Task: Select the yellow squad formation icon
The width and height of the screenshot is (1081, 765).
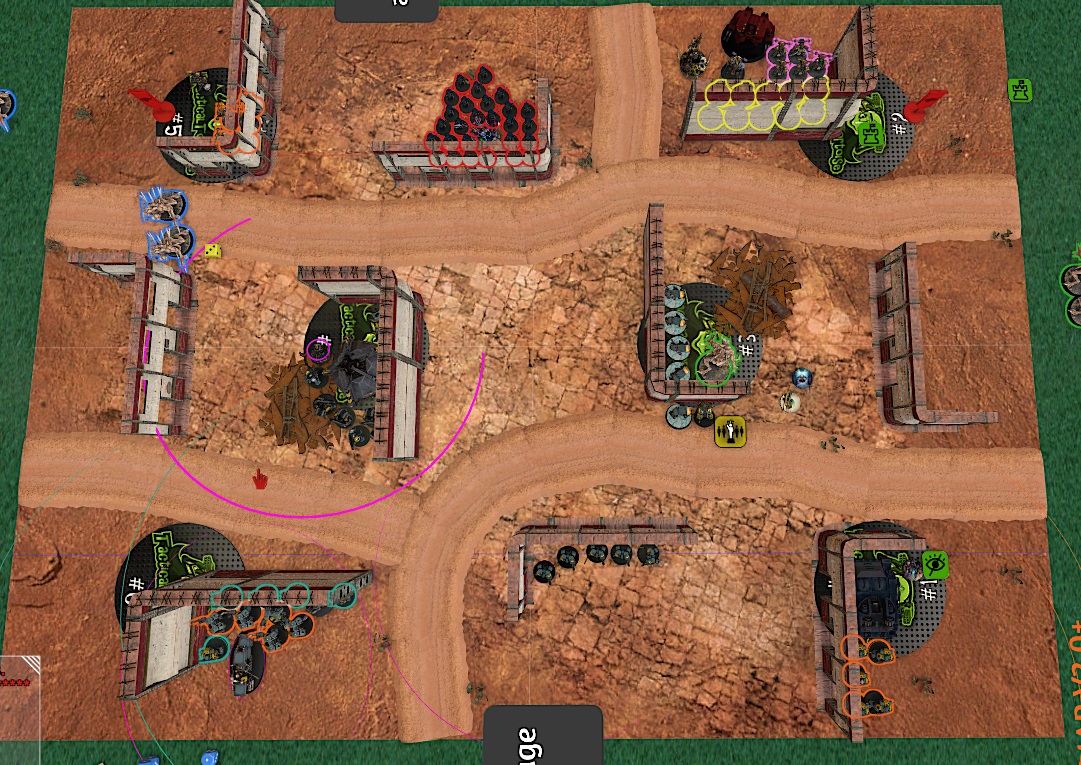Action: pyautogui.click(x=731, y=431)
